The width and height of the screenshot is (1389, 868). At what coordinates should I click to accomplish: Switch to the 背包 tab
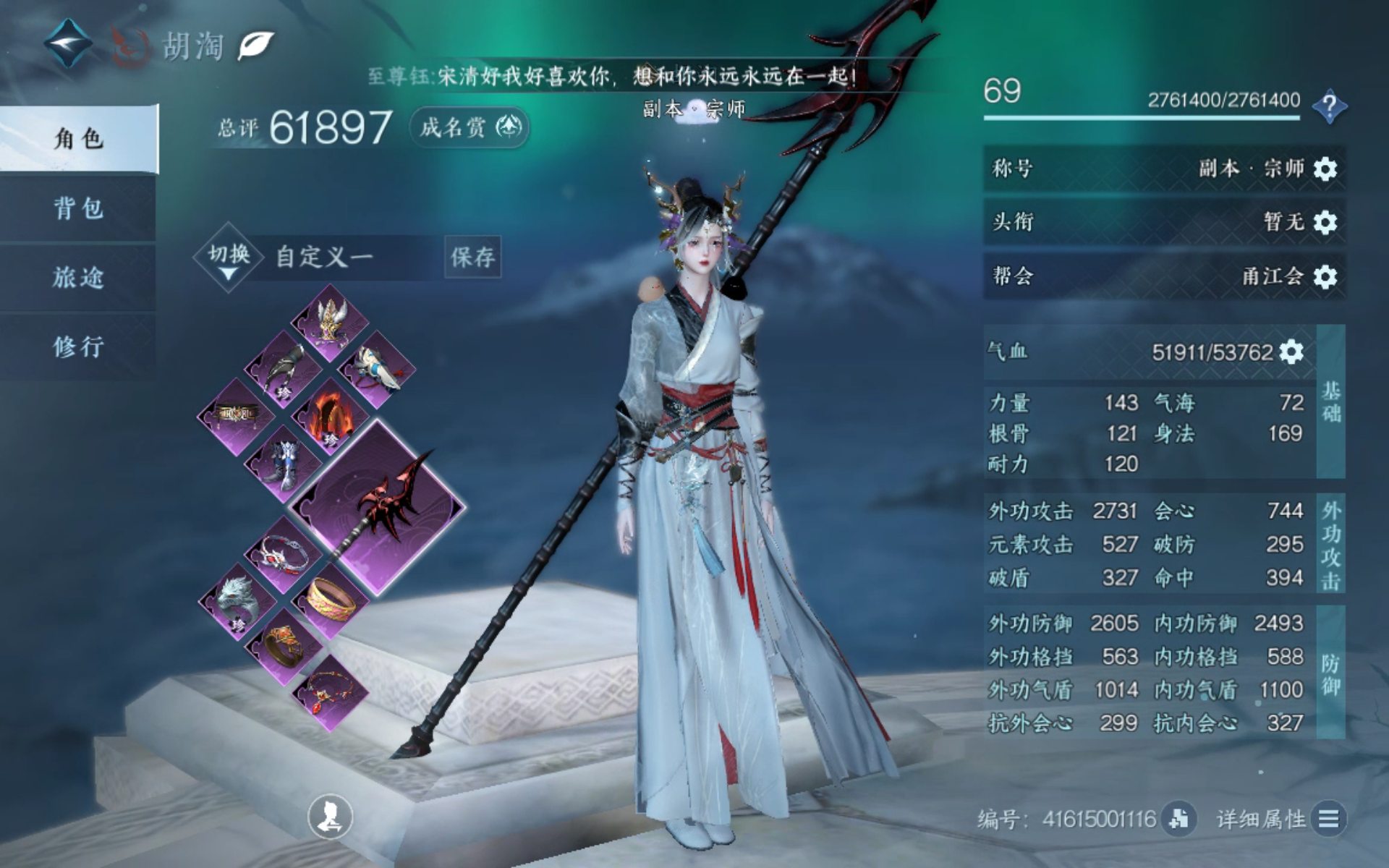tap(78, 209)
